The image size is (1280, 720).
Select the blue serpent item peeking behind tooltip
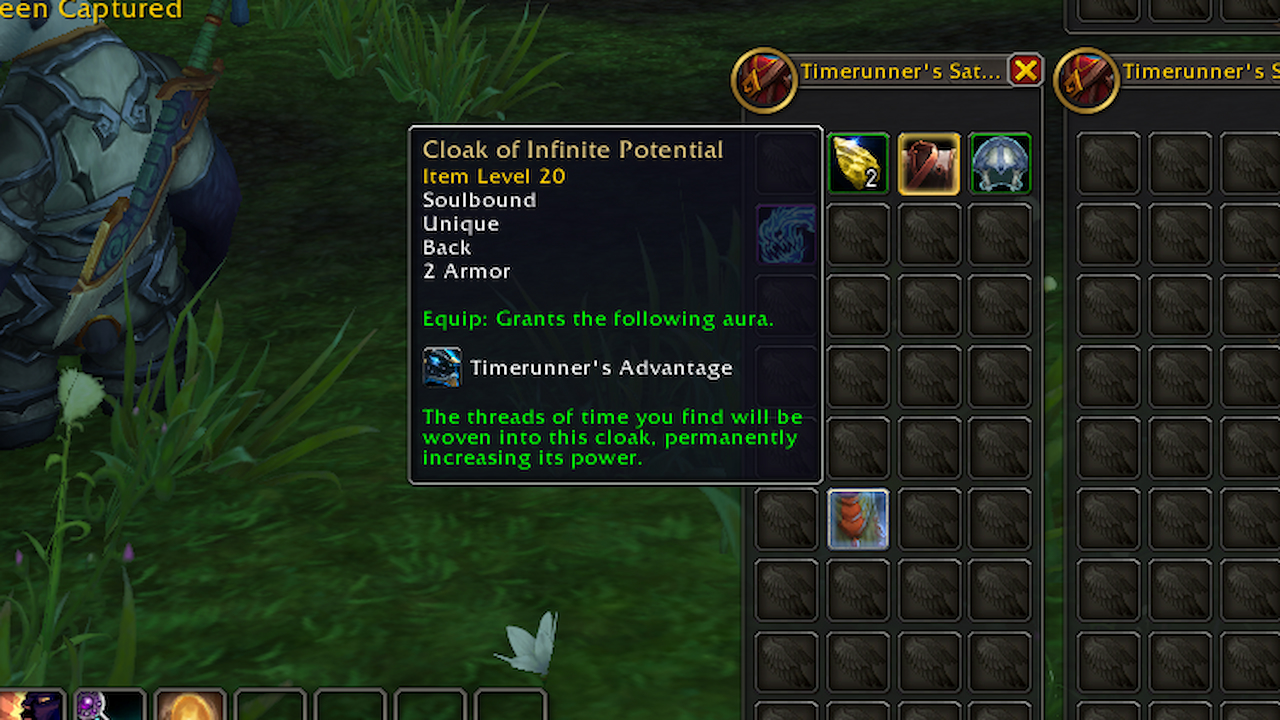(x=786, y=235)
